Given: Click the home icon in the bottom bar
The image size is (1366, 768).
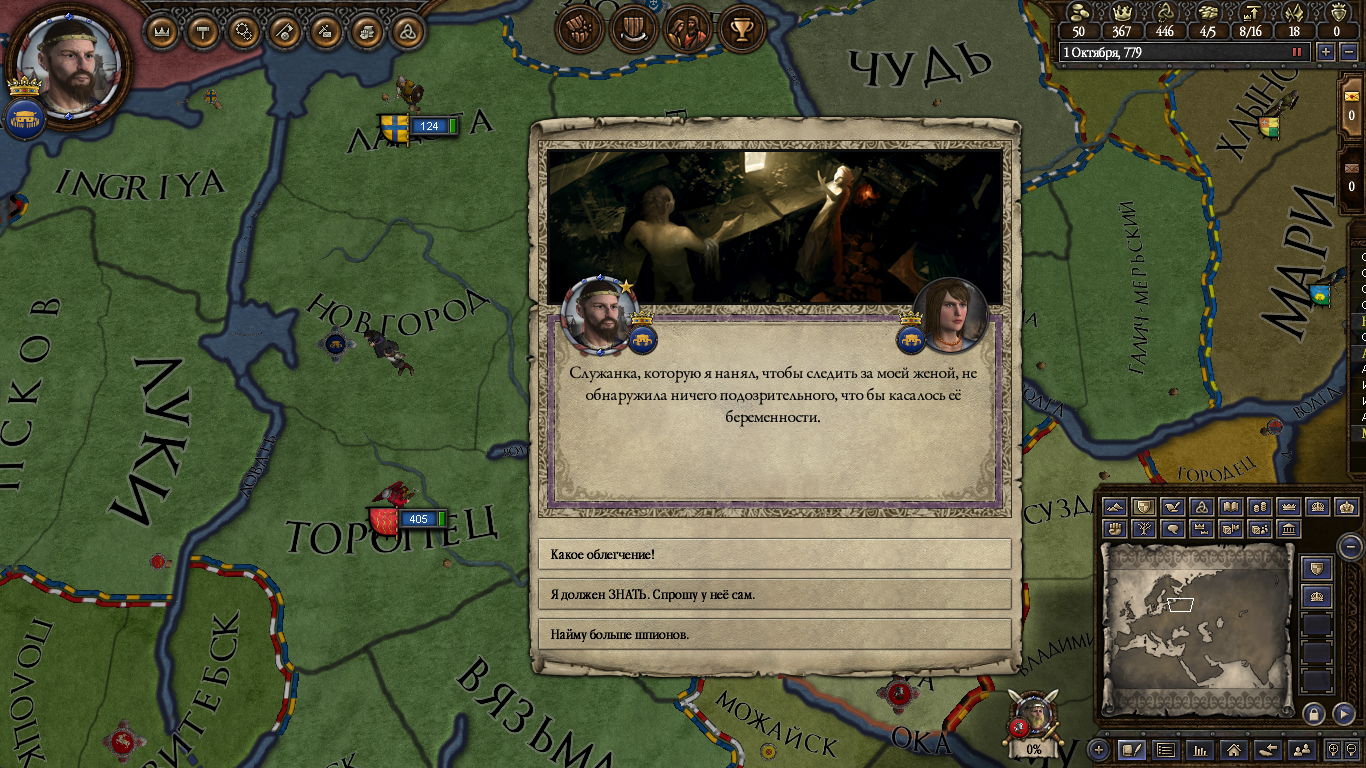Looking at the screenshot, I should [1234, 749].
